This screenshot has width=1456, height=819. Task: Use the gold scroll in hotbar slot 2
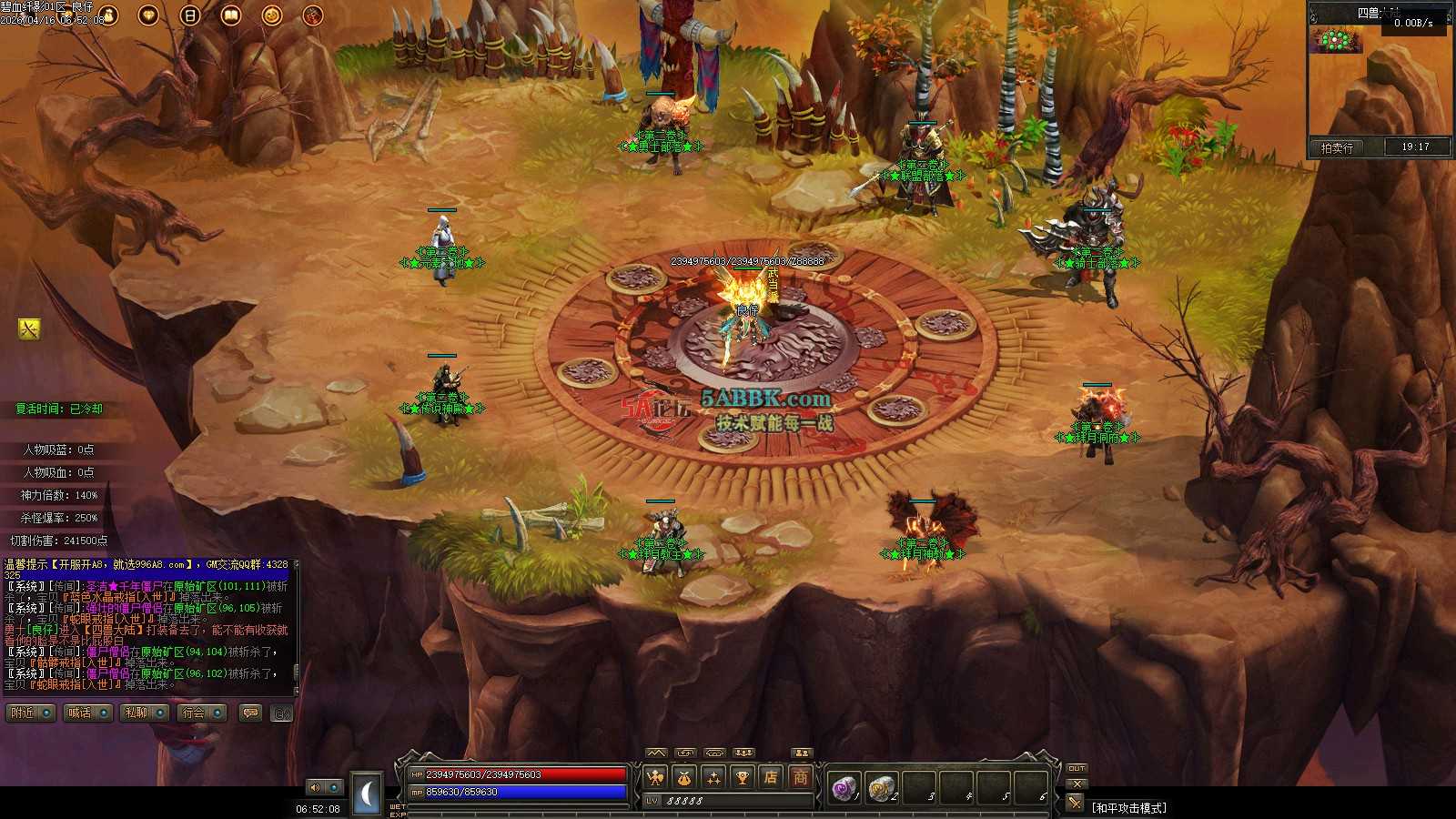pyautogui.click(x=881, y=787)
